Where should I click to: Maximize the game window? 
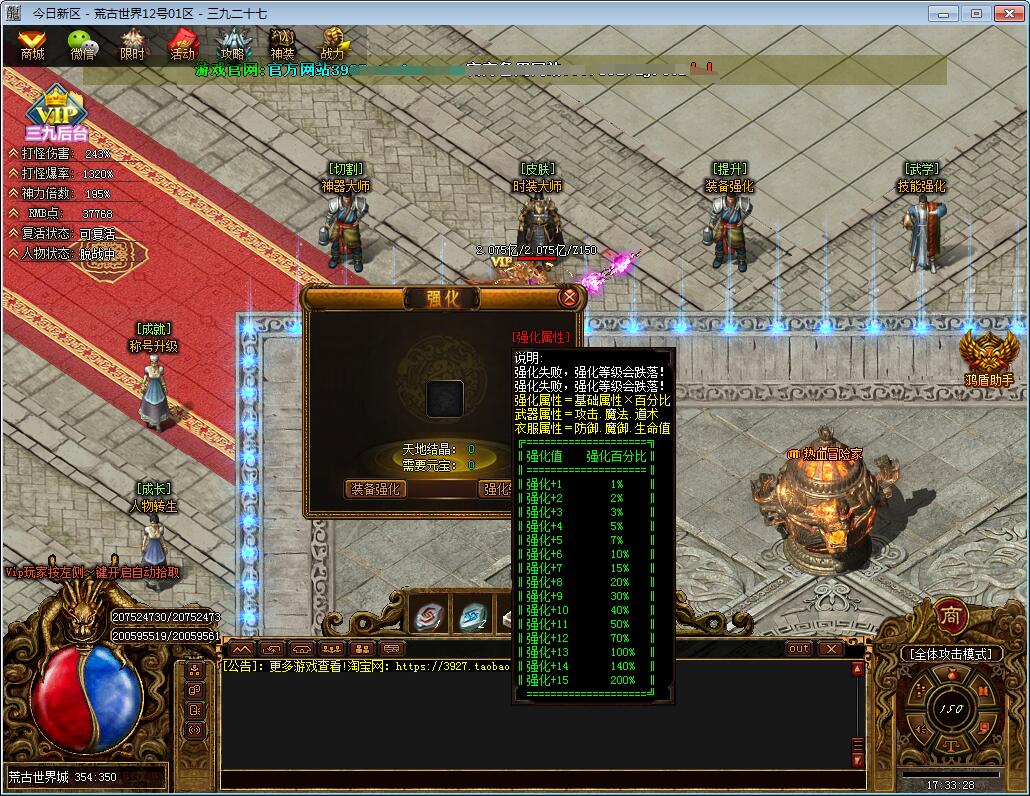pos(976,13)
